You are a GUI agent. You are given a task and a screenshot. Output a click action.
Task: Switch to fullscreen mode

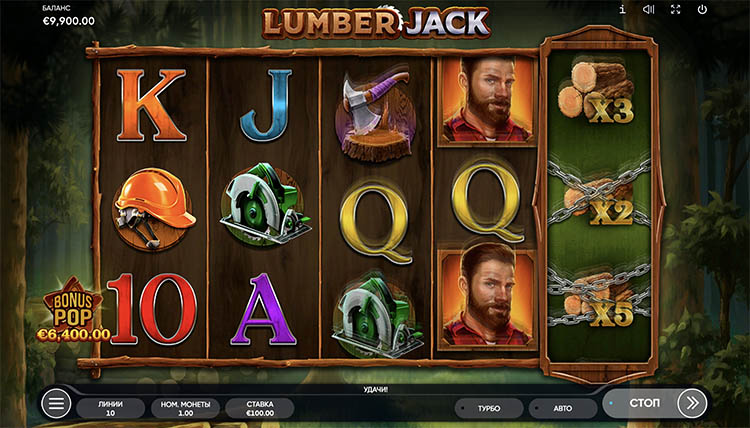[x=676, y=10]
